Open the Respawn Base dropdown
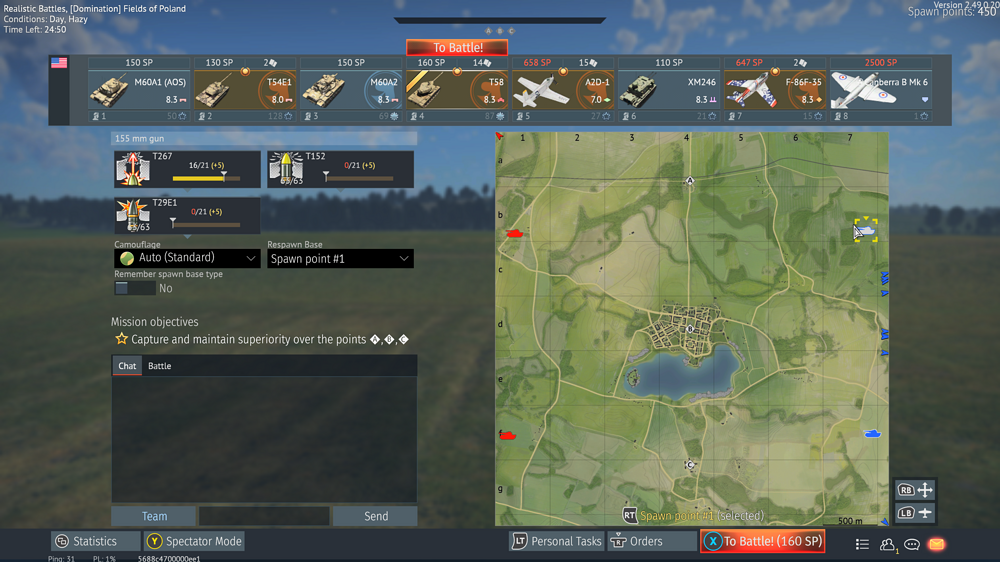The height and width of the screenshot is (562, 1000). (x=340, y=258)
